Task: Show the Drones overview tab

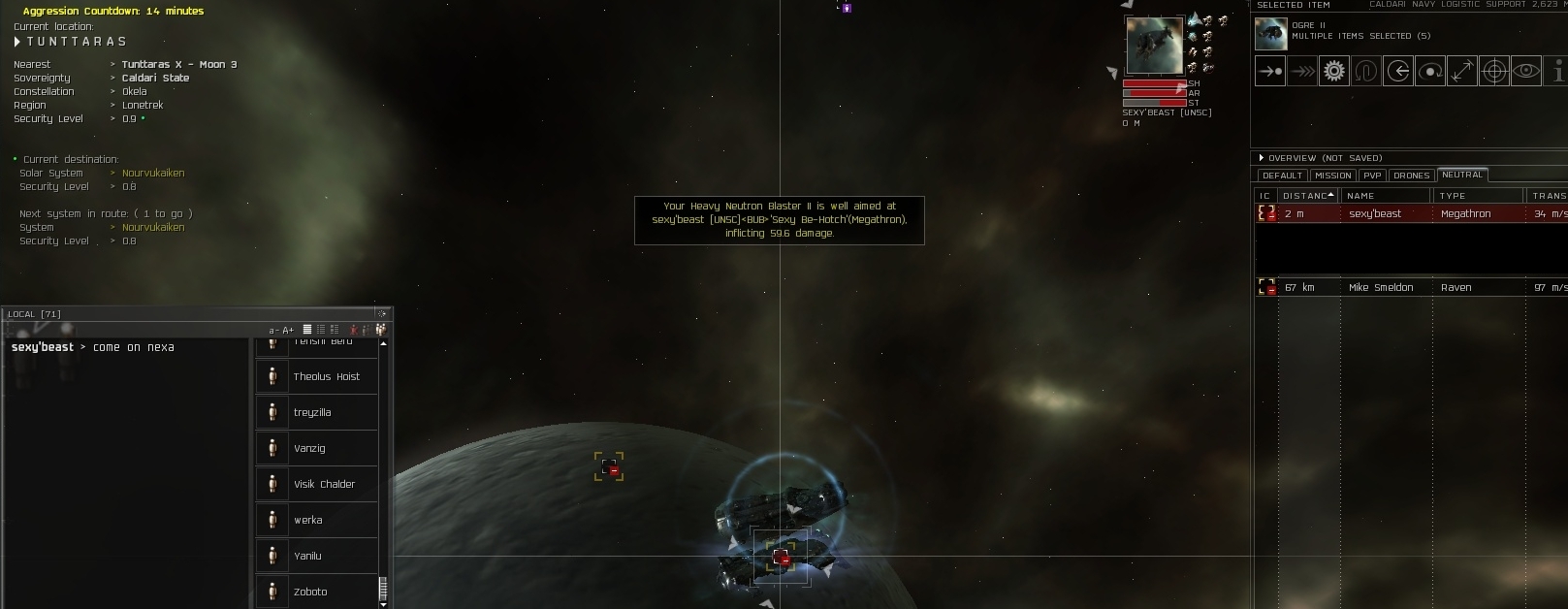Action: pyautogui.click(x=1411, y=176)
